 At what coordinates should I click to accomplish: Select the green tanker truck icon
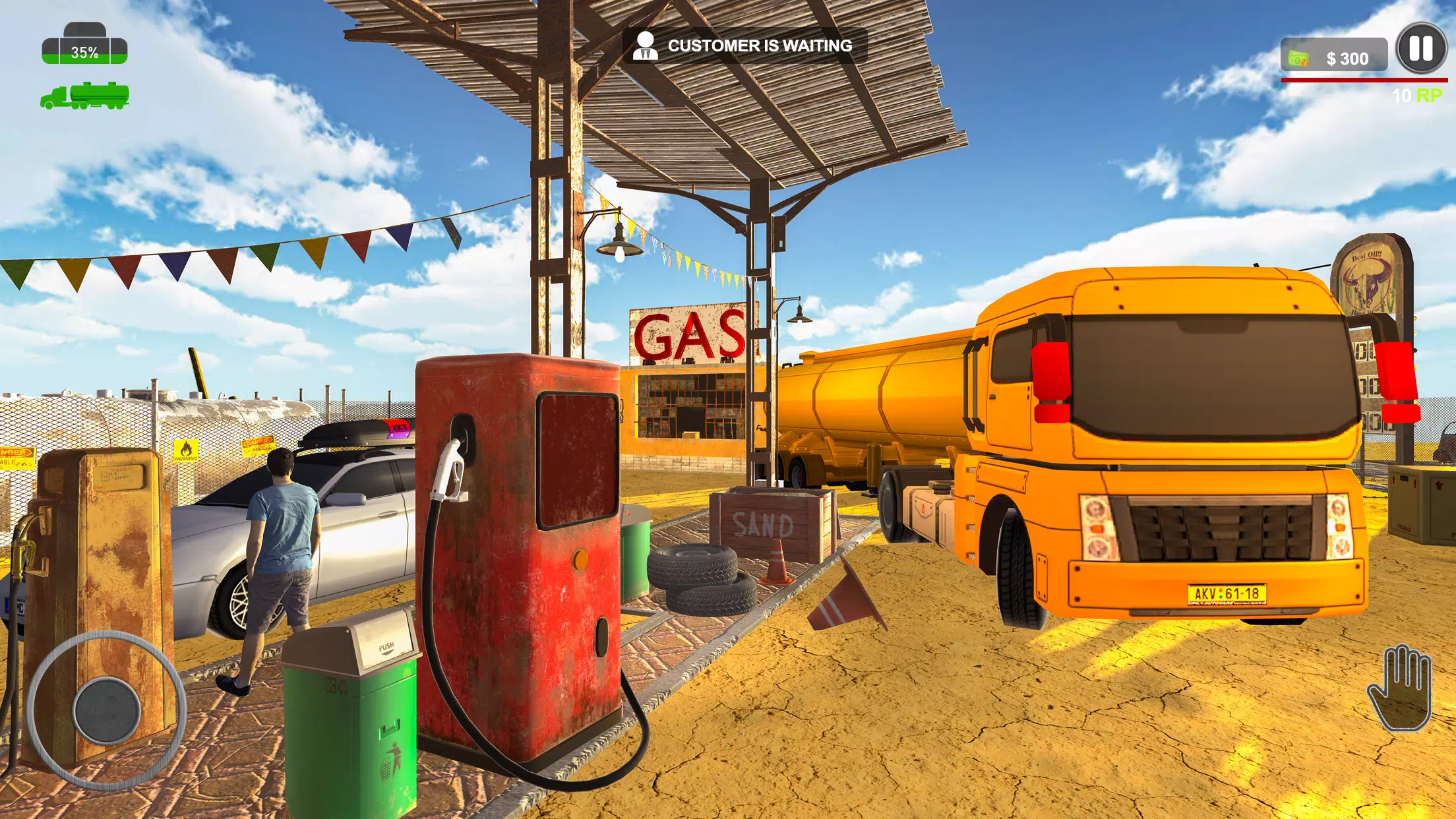click(85, 96)
